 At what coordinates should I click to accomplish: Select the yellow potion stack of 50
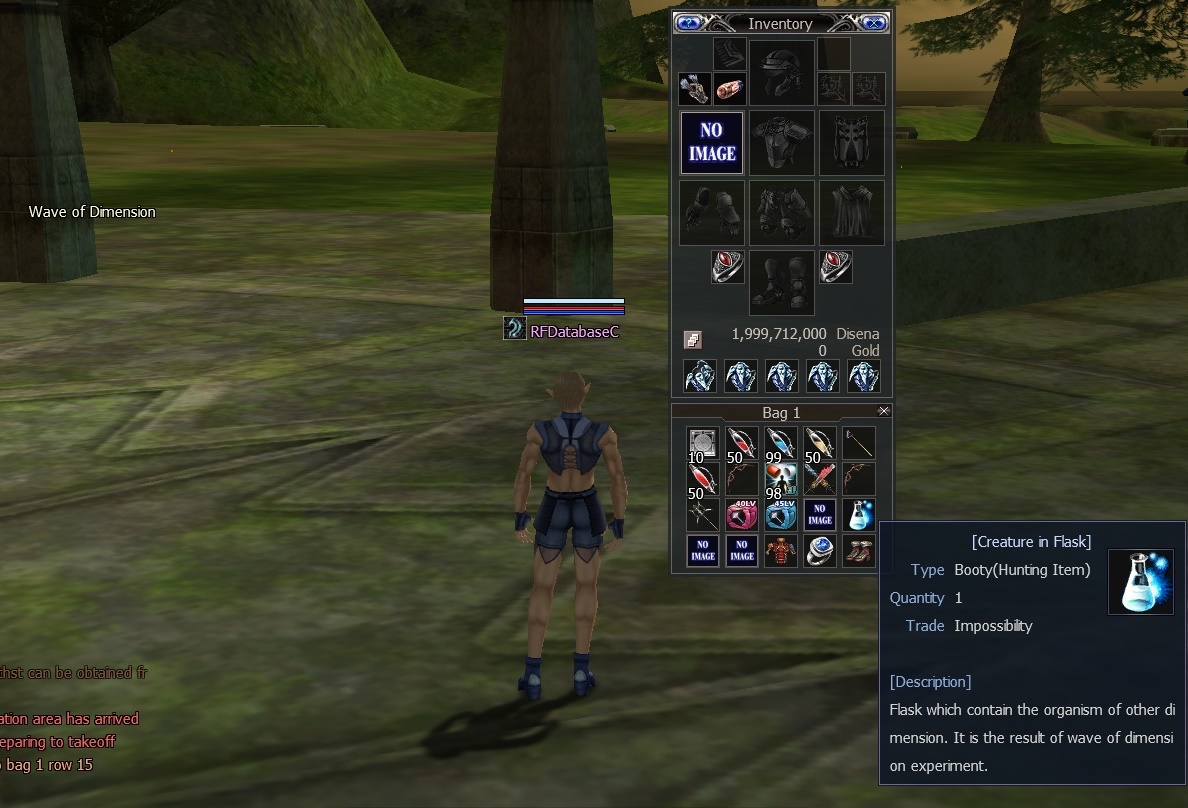819,442
